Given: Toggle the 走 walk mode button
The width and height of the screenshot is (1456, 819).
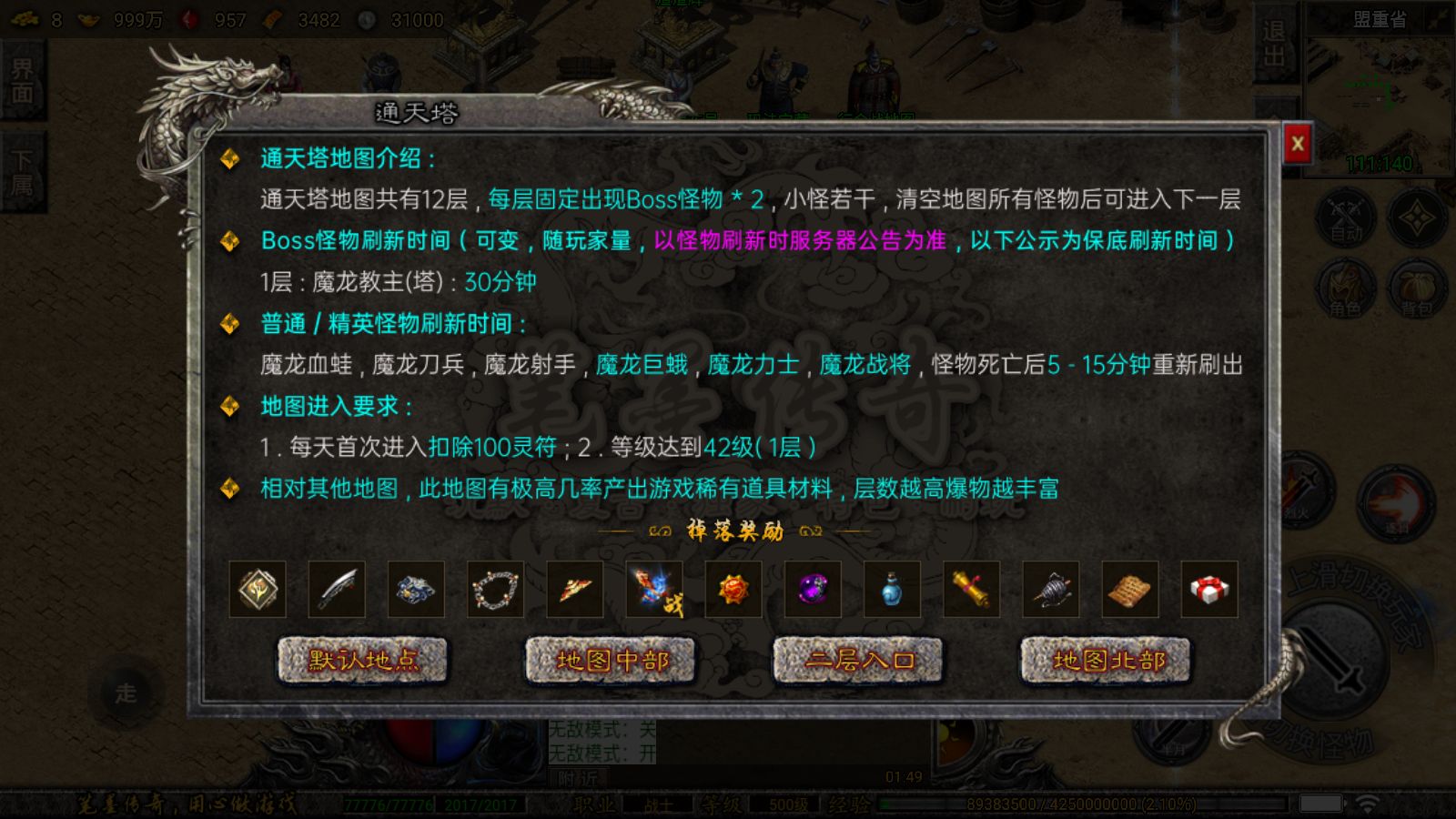Looking at the screenshot, I should [x=126, y=692].
